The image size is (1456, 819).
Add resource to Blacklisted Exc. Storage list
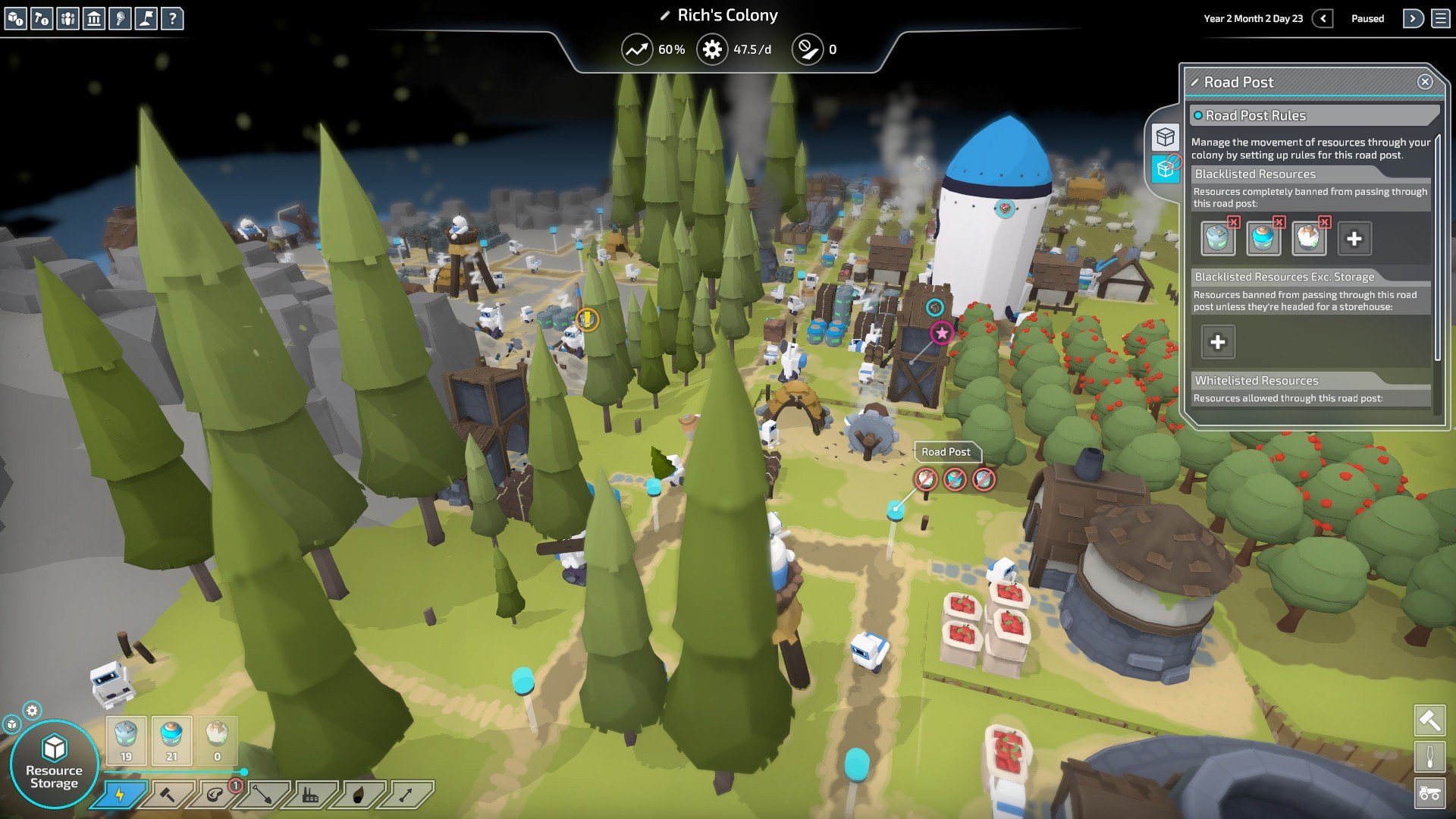[1217, 342]
